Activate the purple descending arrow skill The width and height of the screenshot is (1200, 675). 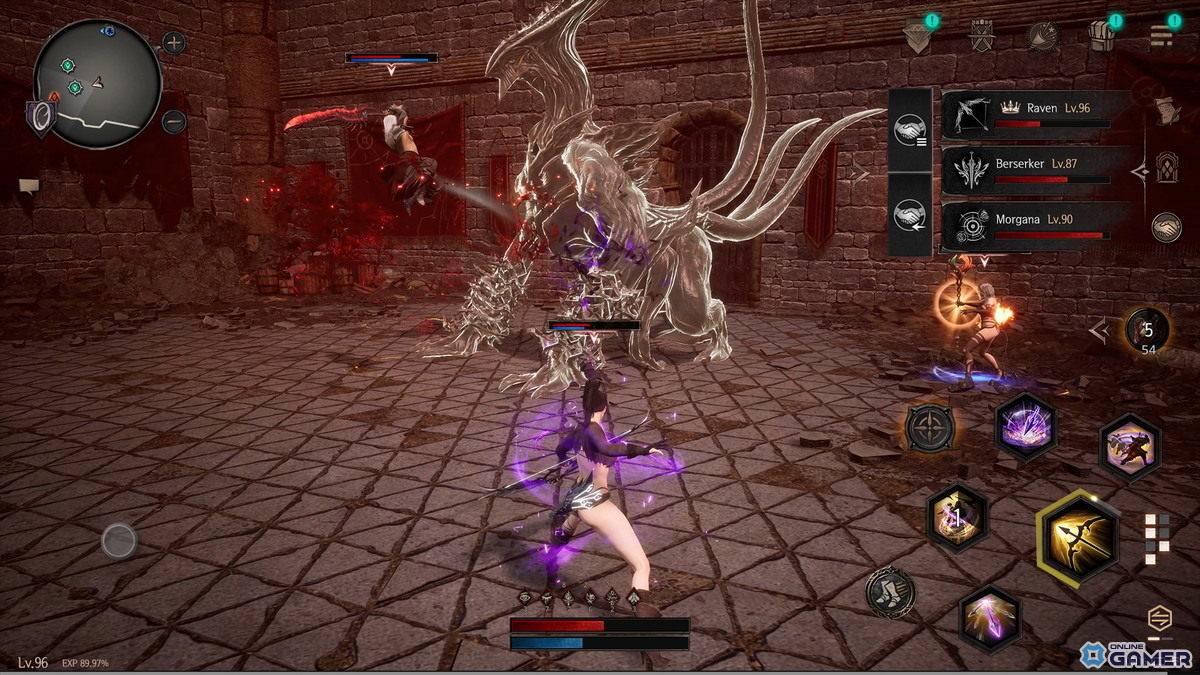pyautogui.click(x=990, y=619)
